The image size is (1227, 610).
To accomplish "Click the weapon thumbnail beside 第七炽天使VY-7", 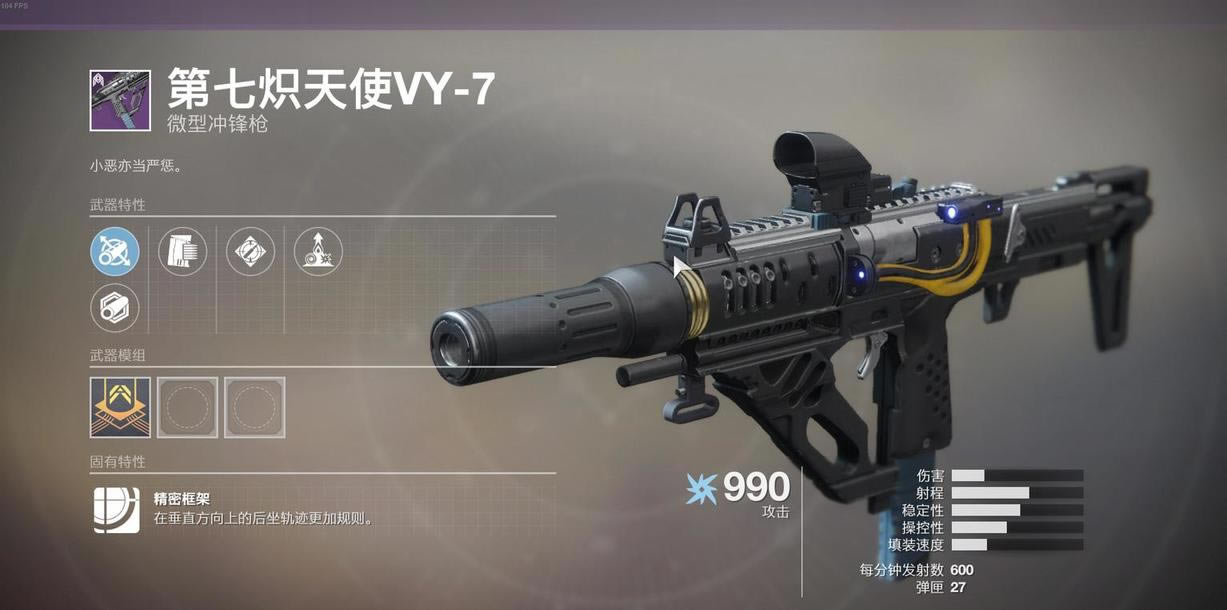I will pos(120,100).
